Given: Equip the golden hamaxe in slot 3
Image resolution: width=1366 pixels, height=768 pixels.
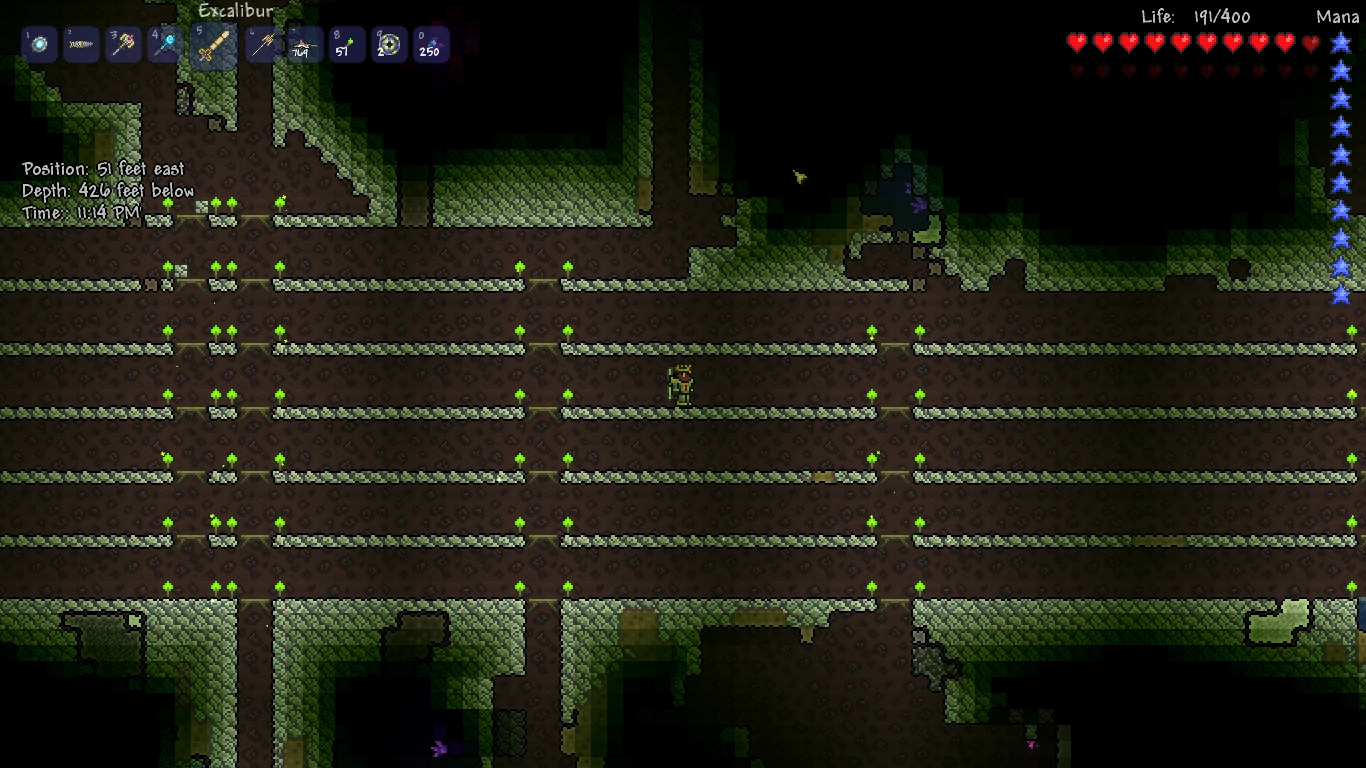Looking at the screenshot, I should (124, 45).
